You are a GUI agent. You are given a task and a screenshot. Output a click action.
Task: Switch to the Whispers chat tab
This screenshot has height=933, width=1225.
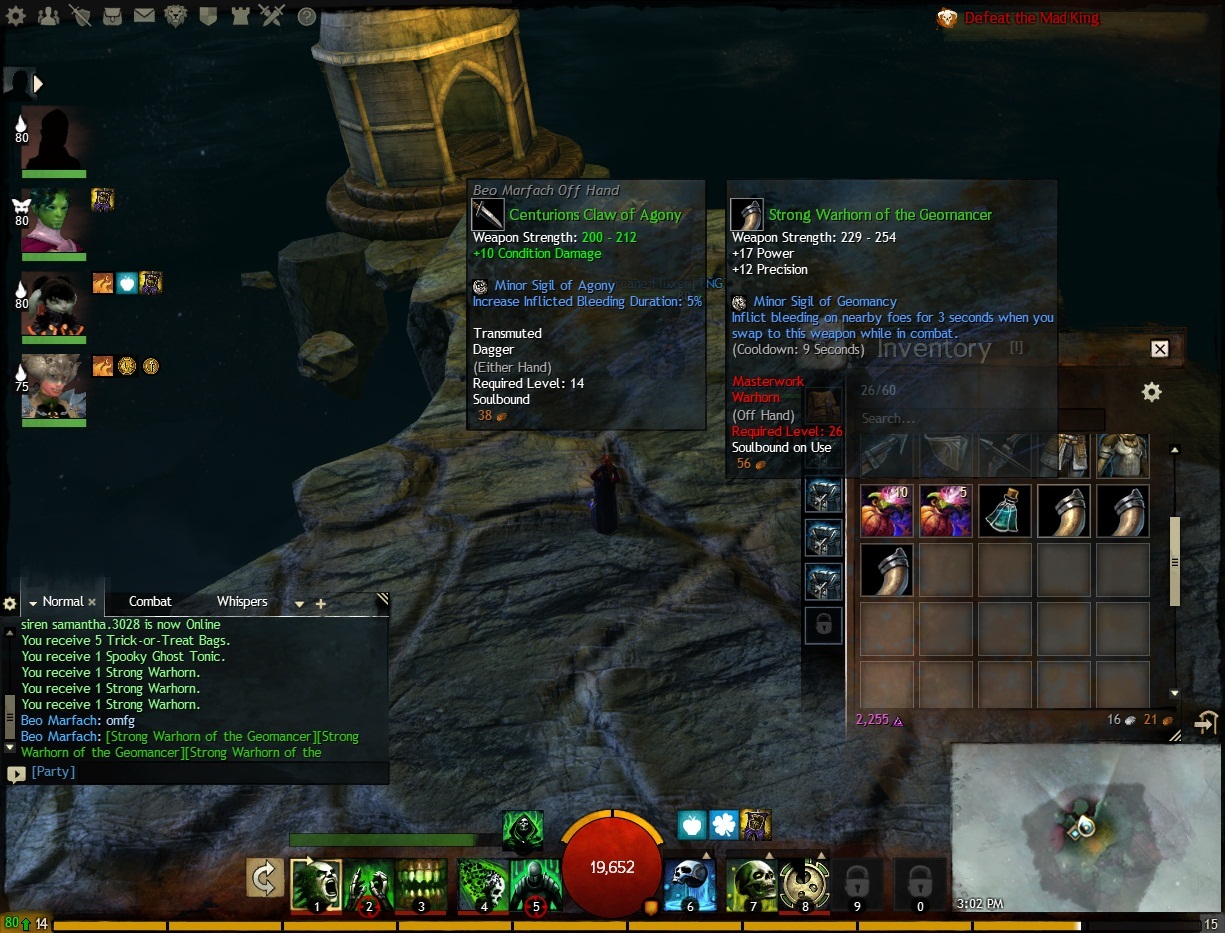242,602
